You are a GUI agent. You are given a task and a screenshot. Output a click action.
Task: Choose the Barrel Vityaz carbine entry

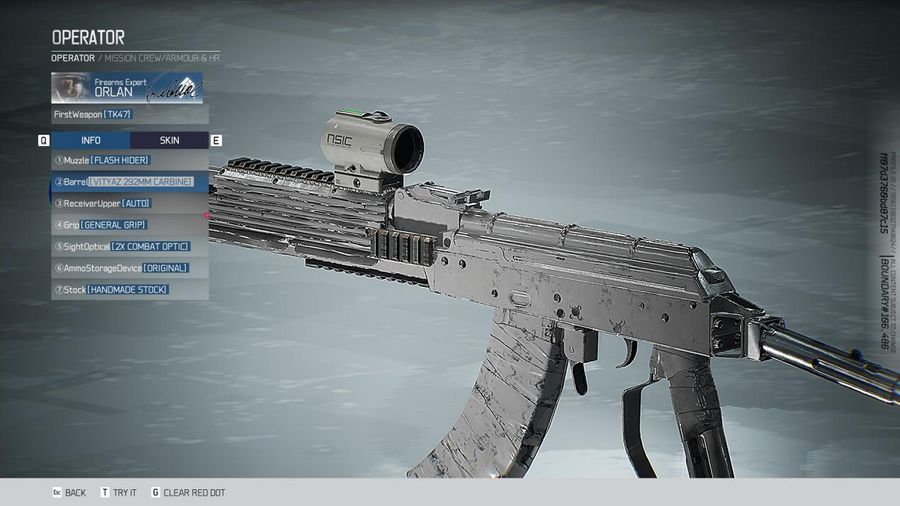point(130,182)
